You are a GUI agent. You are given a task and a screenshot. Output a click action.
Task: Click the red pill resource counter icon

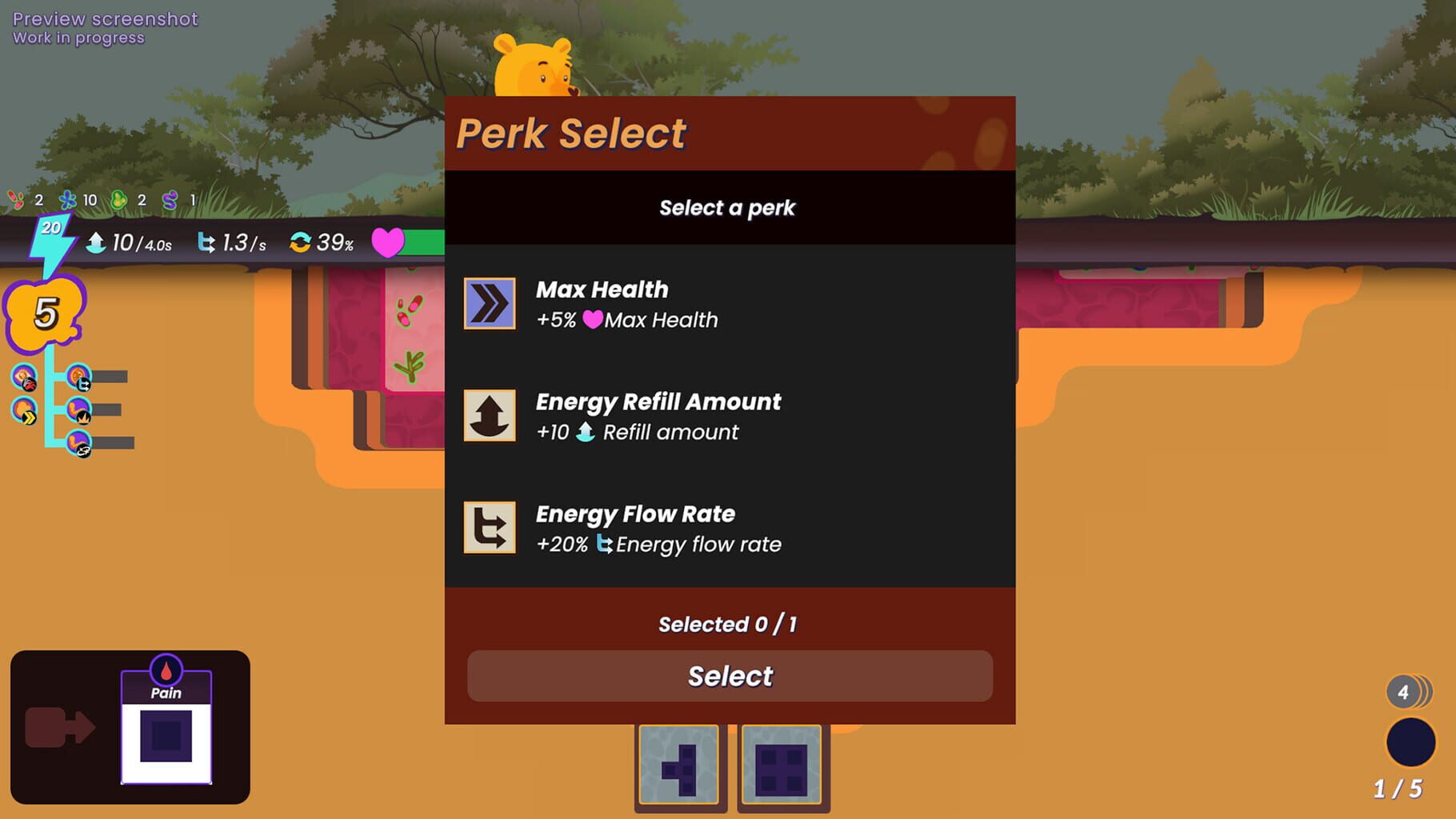(14, 200)
